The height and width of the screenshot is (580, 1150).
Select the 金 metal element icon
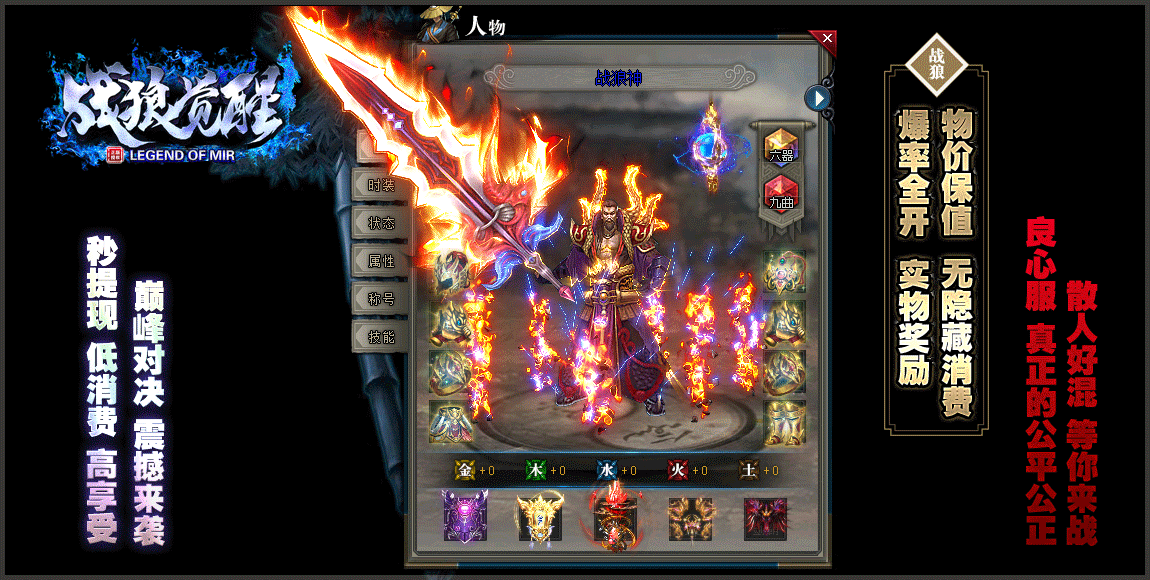[465, 470]
